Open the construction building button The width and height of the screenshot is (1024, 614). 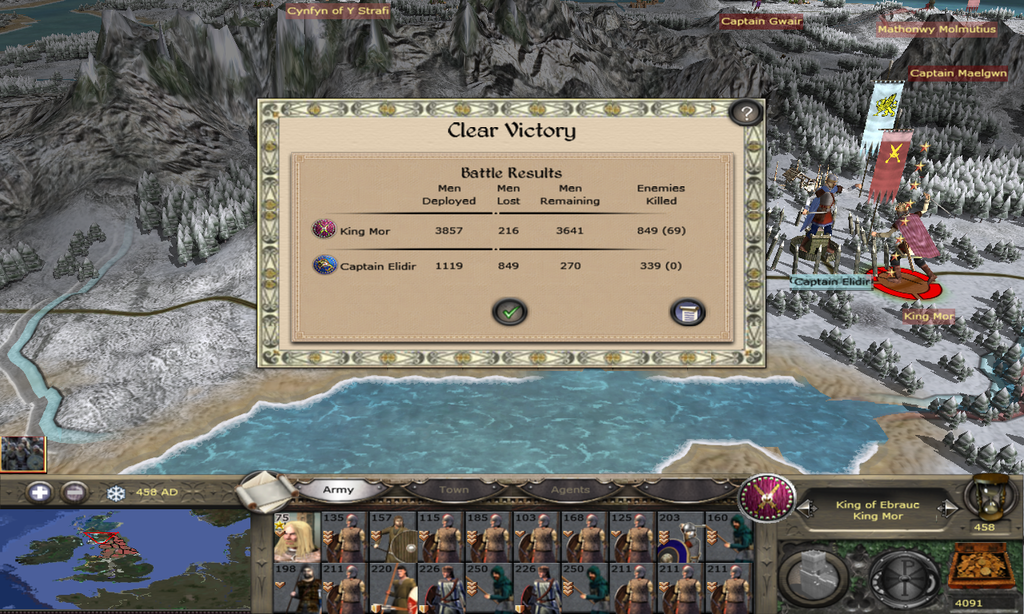(812, 577)
